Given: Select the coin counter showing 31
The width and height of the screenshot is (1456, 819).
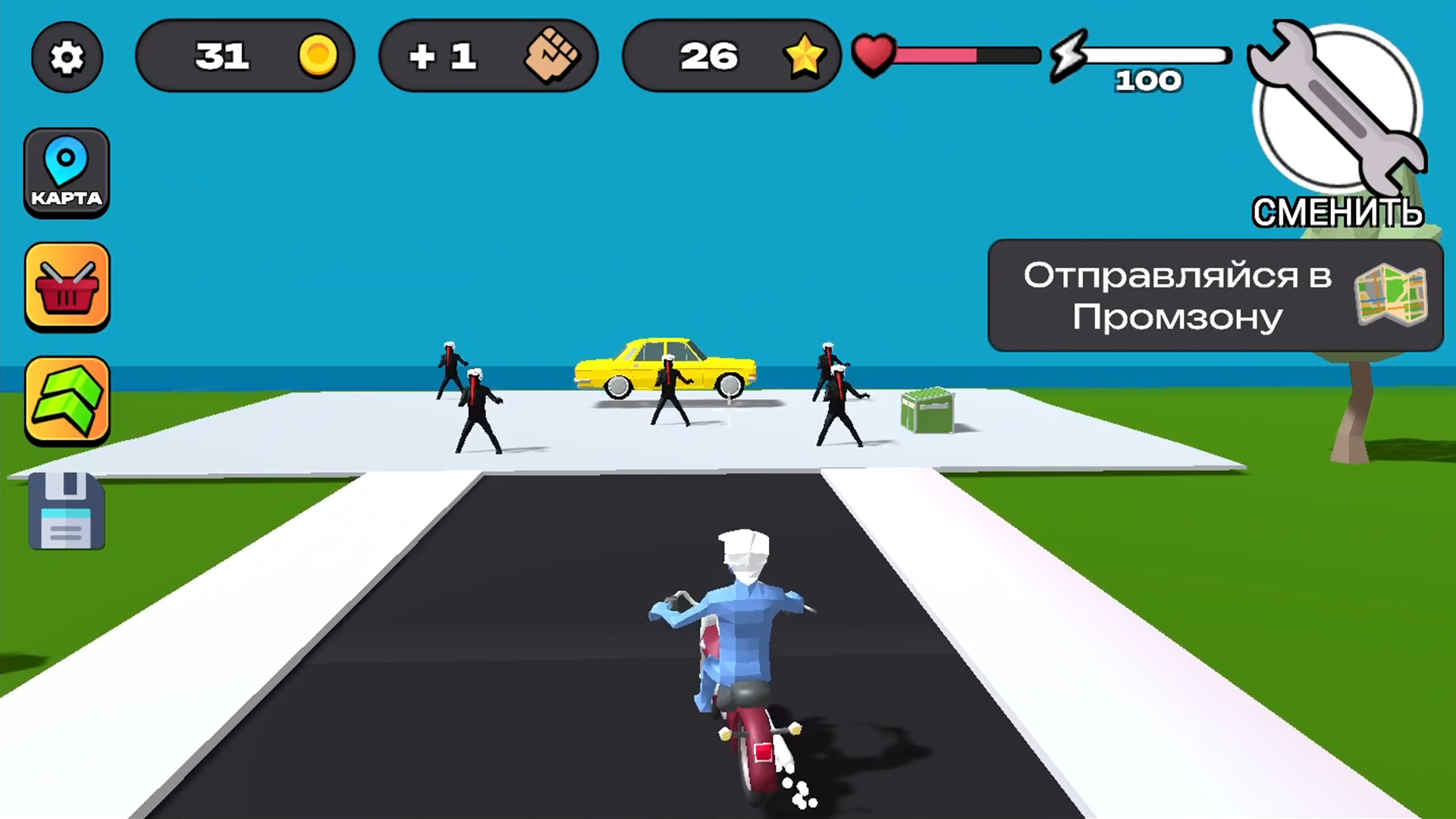Looking at the screenshot, I should (x=225, y=55).
